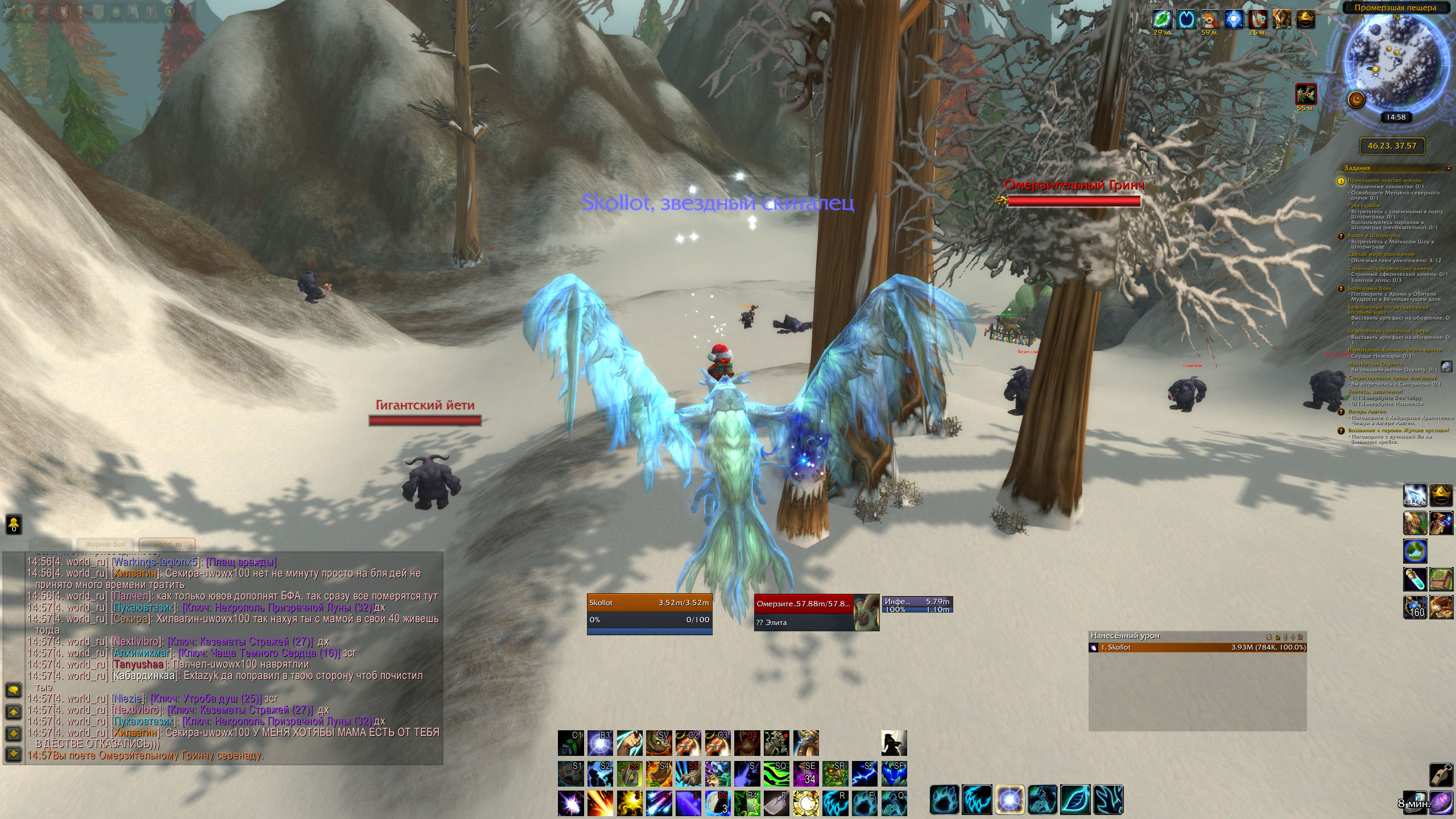Open the social friends button showing 0

pyautogui.click(x=14, y=524)
